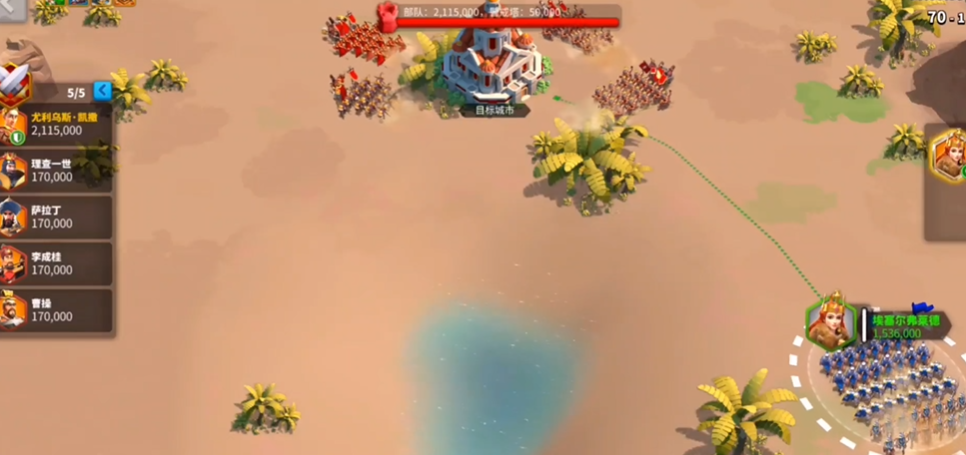Select the 埃塞尔弗莱德 marching army portrait

tap(831, 323)
